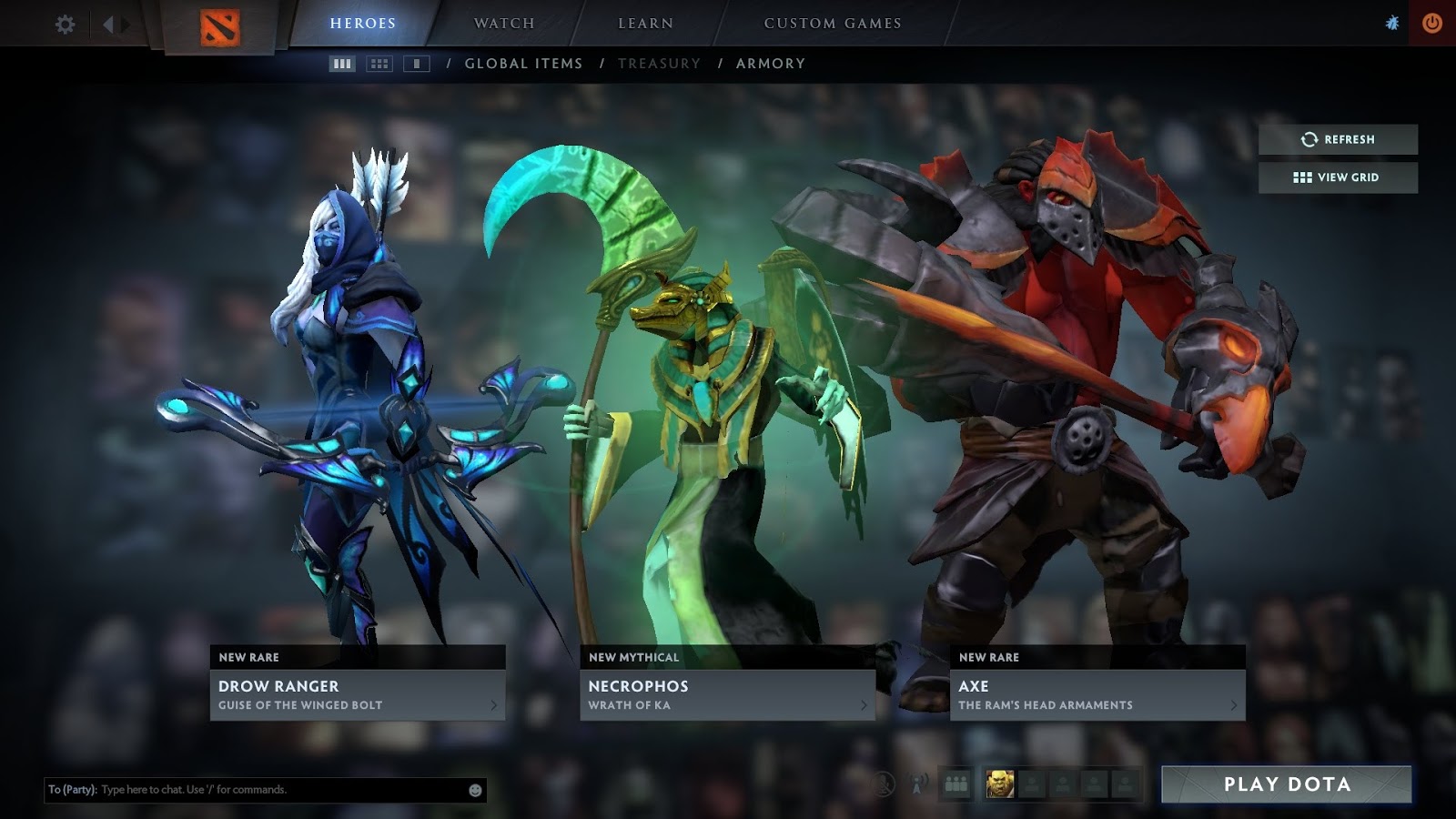Expand the Drow Ranger item details chevron
The width and height of the screenshot is (1456, 819).
pyautogui.click(x=495, y=703)
